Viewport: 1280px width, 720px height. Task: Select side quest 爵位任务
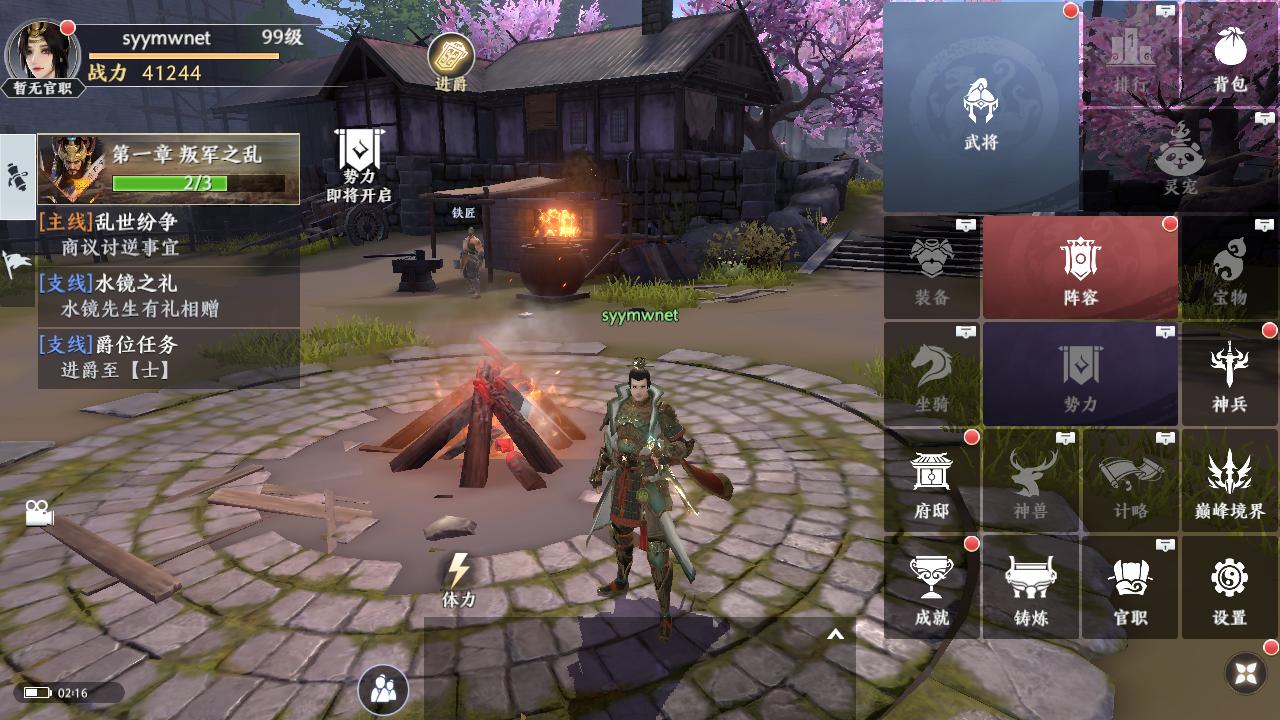168,357
